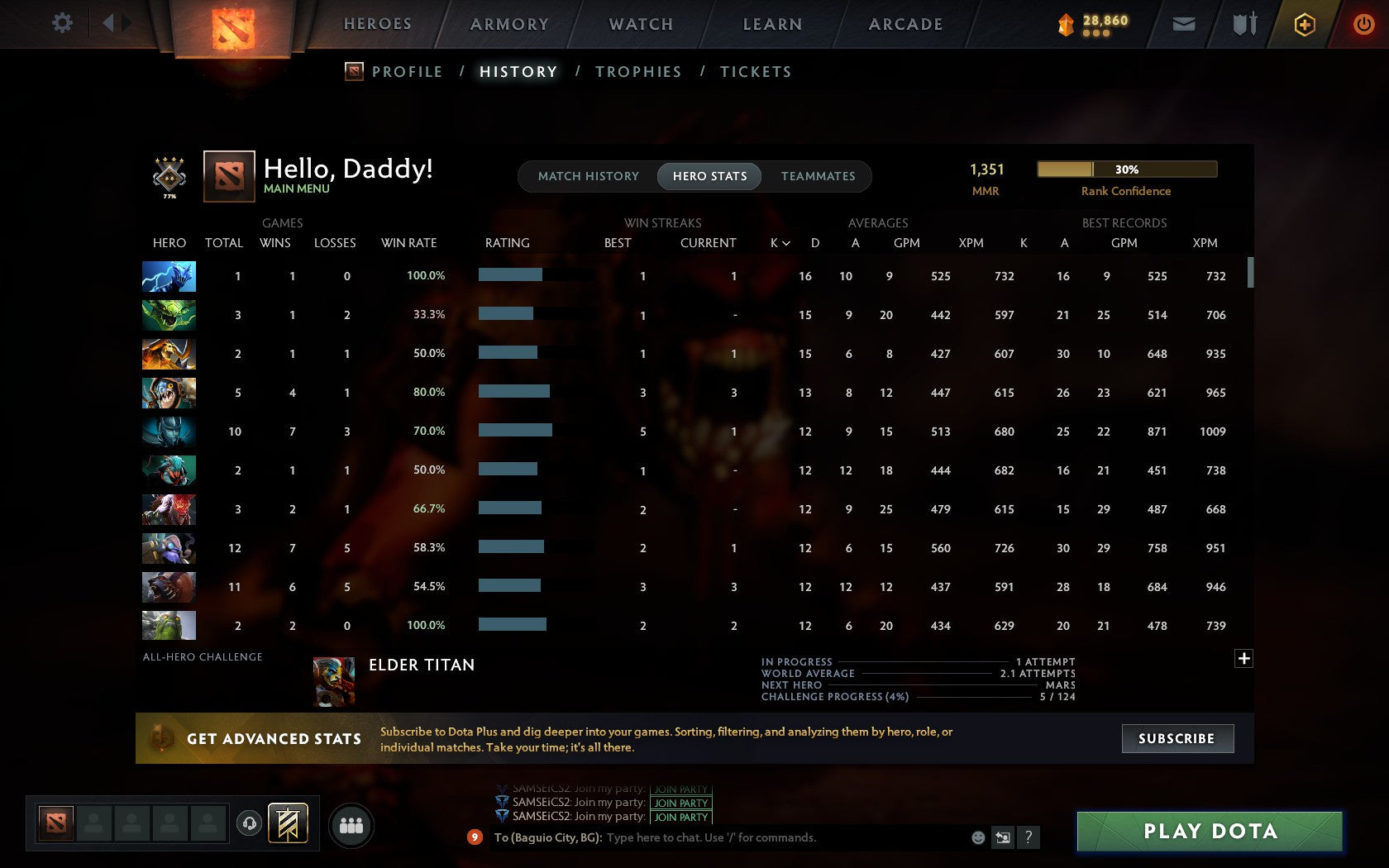Click the orange shards currency icon
Viewport: 1389px width, 868px height.
pos(1067,24)
